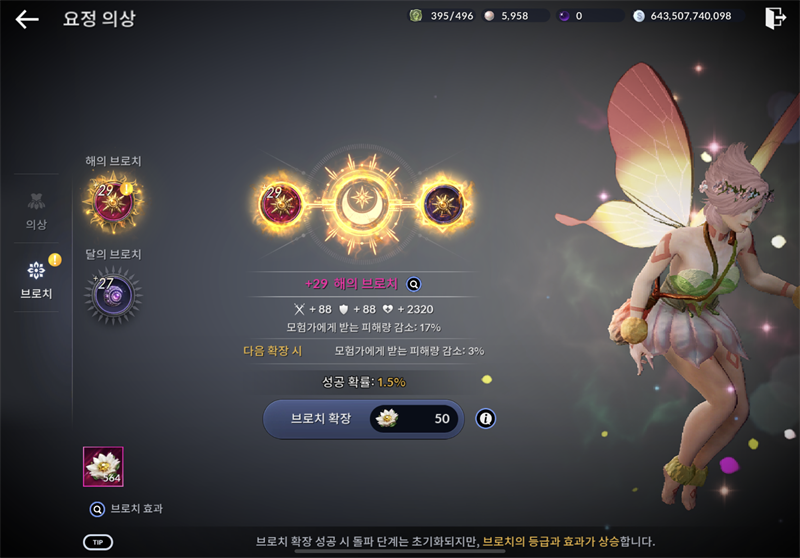The height and width of the screenshot is (558, 800).
Task: Select the white lotus item slot
Action: pyautogui.click(x=103, y=466)
